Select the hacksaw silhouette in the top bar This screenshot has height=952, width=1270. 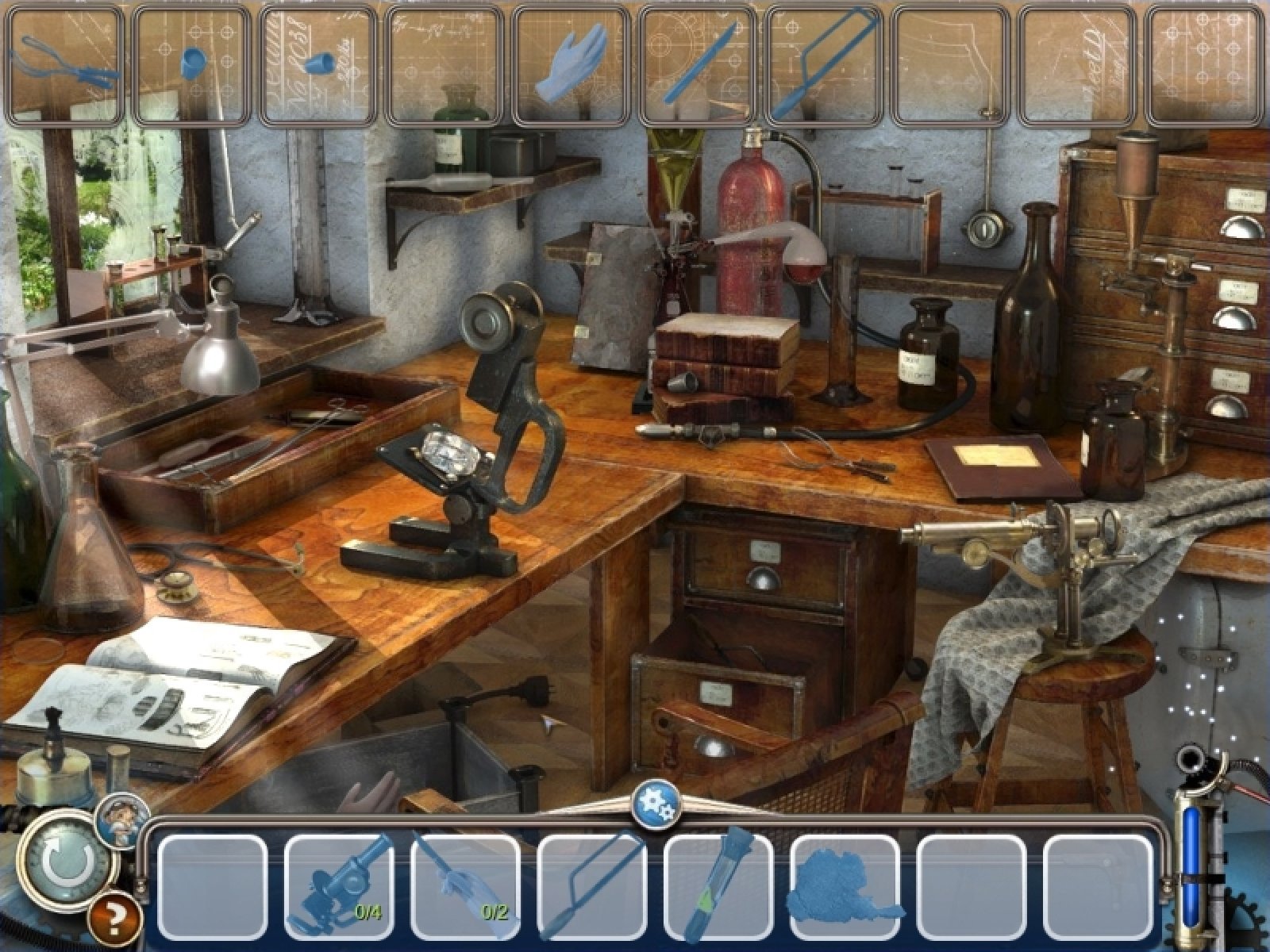pos(825,66)
